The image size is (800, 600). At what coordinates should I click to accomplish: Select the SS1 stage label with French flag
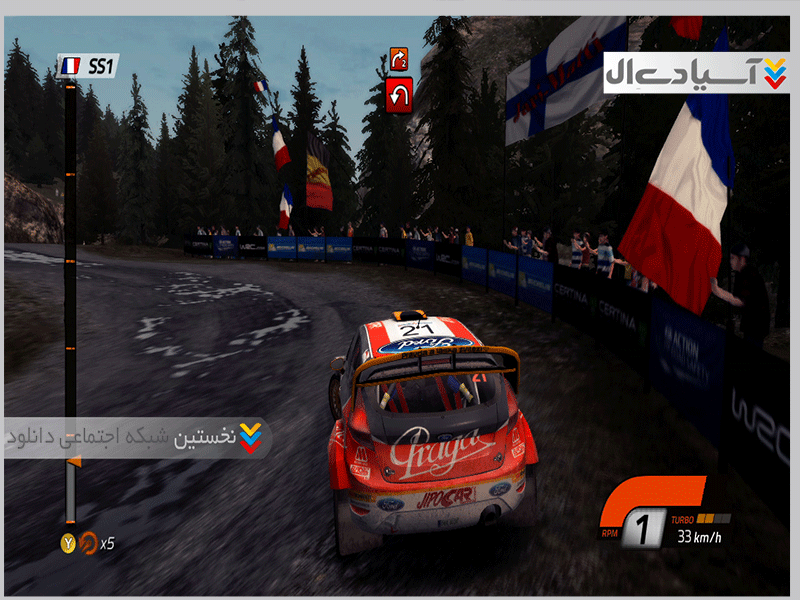[x=88, y=66]
